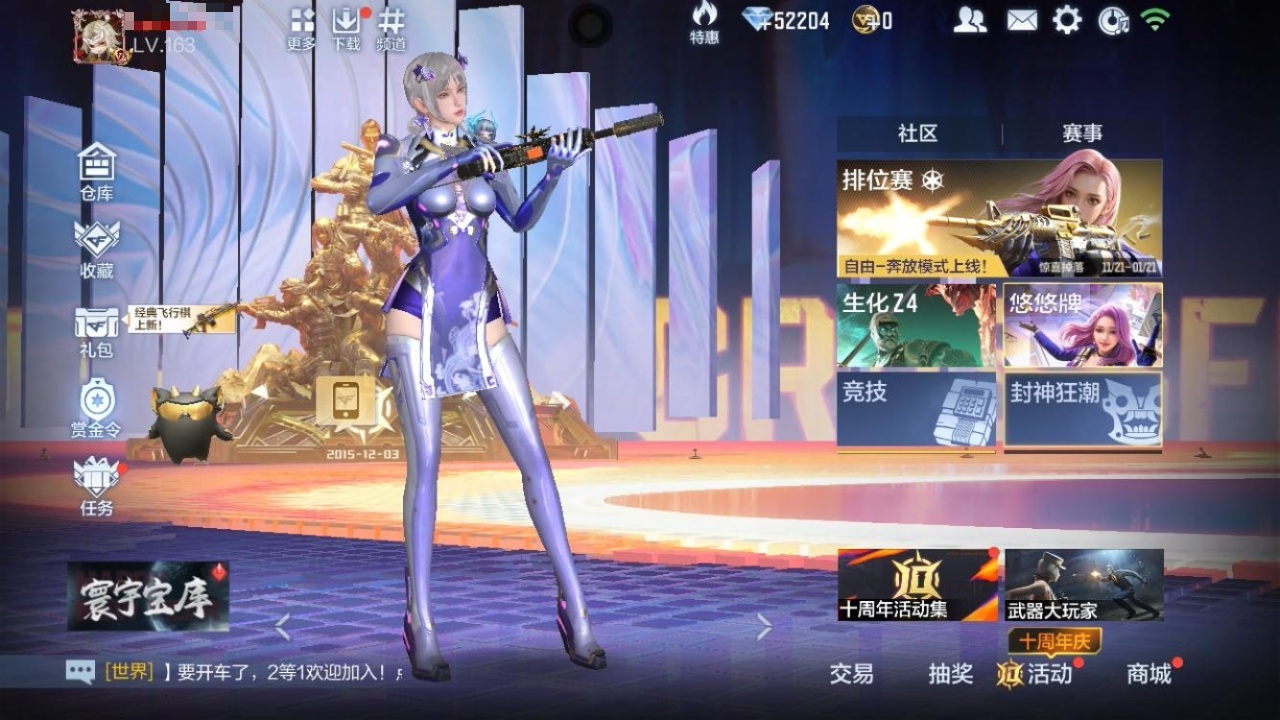This screenshot has width=1280, height=720.
Task: Open the 频道 channel selector
Action: click(x=391, y=29)
